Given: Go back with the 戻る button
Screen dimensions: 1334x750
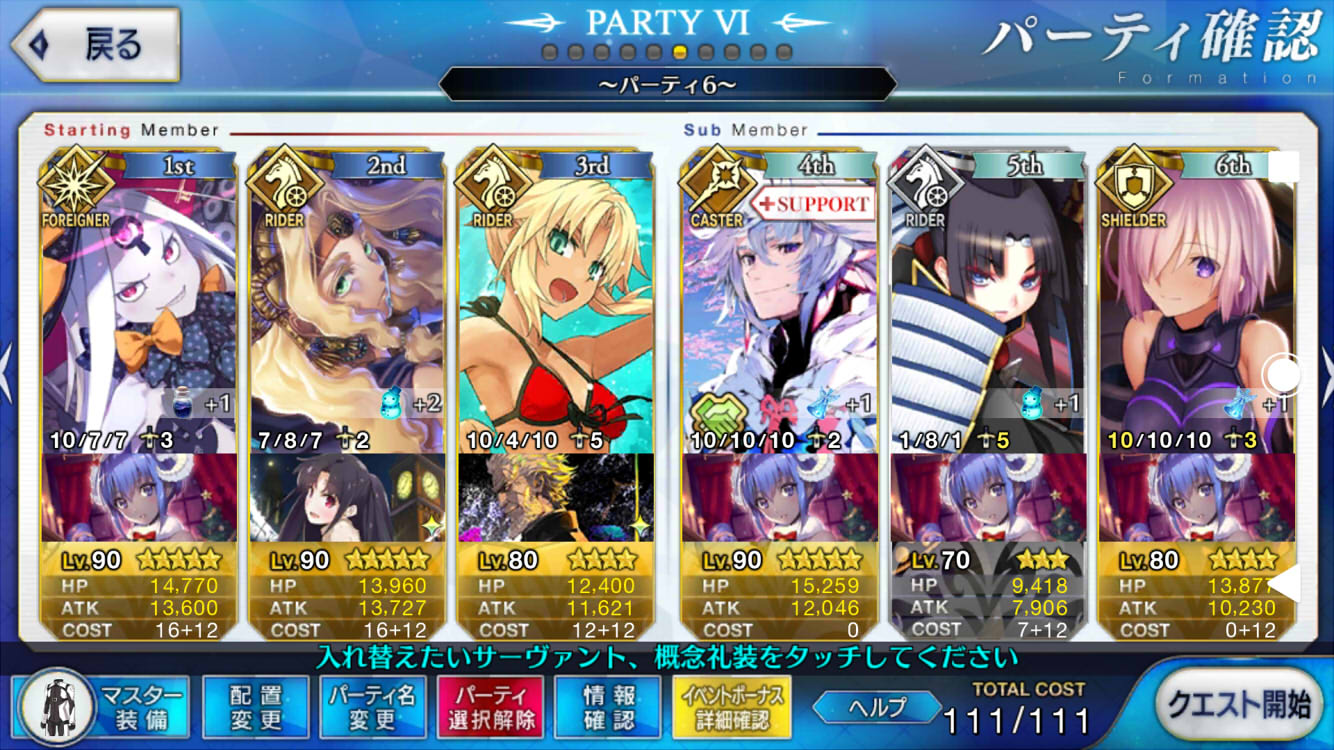Looking at the screenshot, I should coord(95,46).
